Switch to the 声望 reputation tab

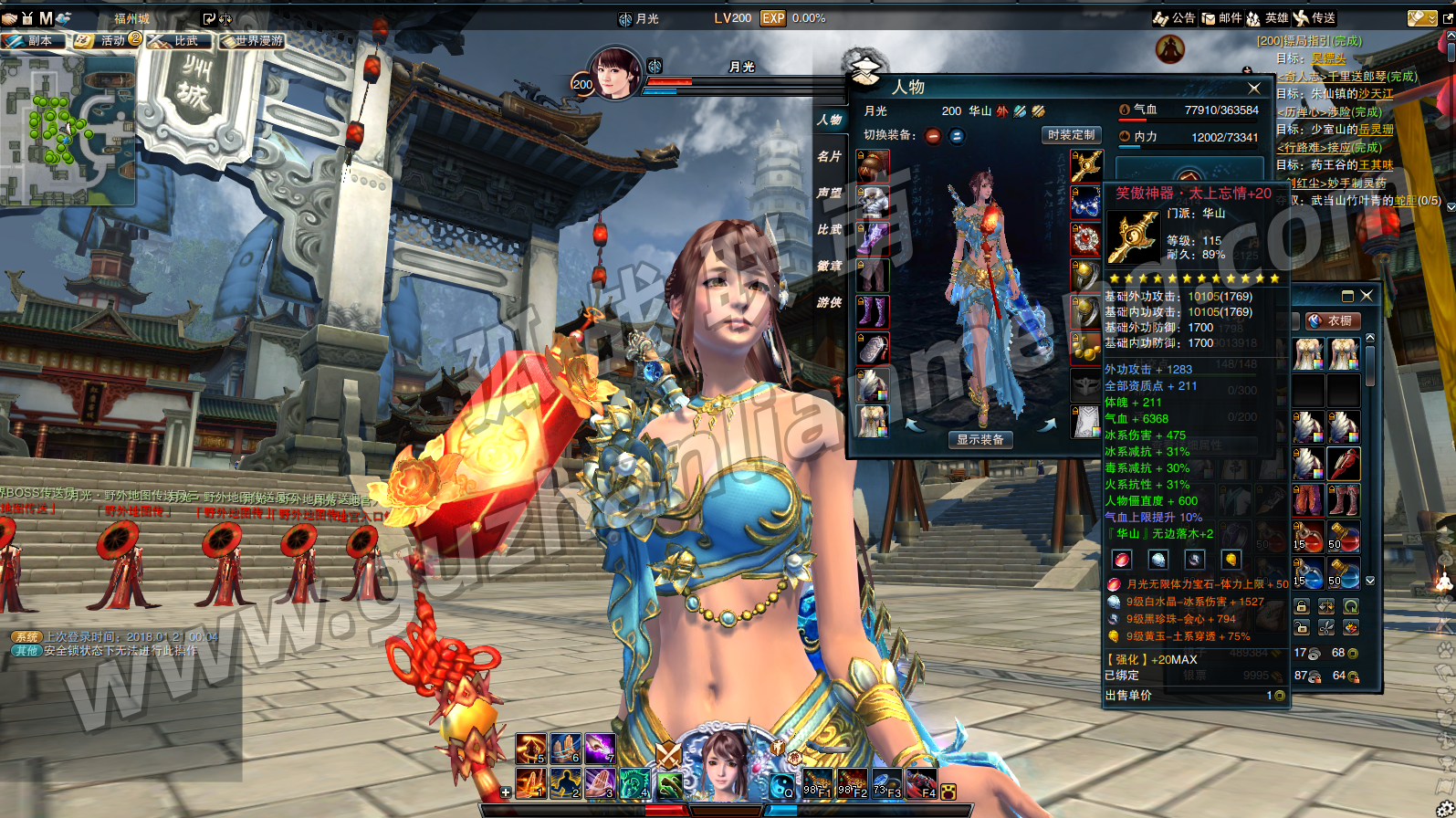pos(829,194)
